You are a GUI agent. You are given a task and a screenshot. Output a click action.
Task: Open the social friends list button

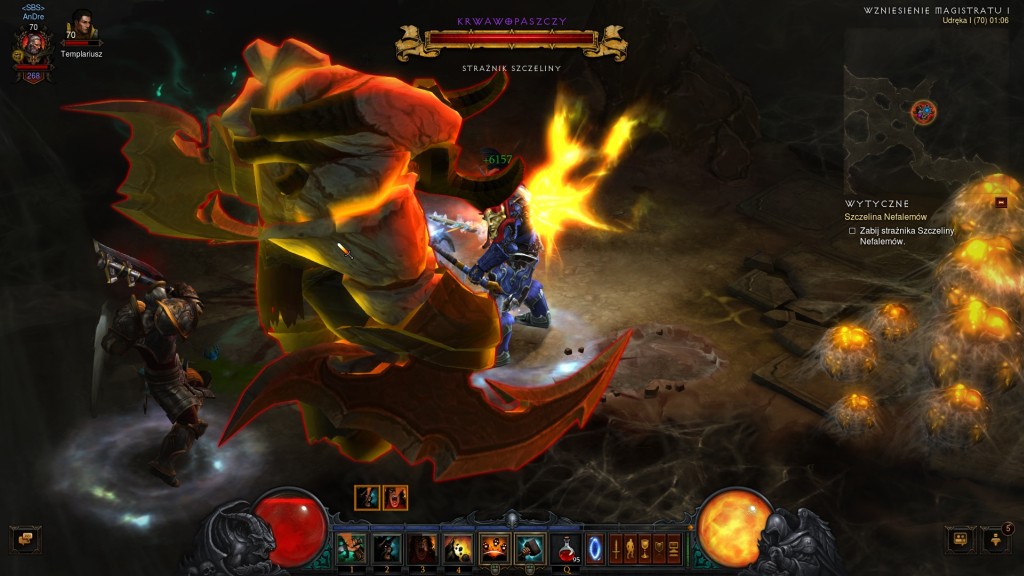coord(960,540)
